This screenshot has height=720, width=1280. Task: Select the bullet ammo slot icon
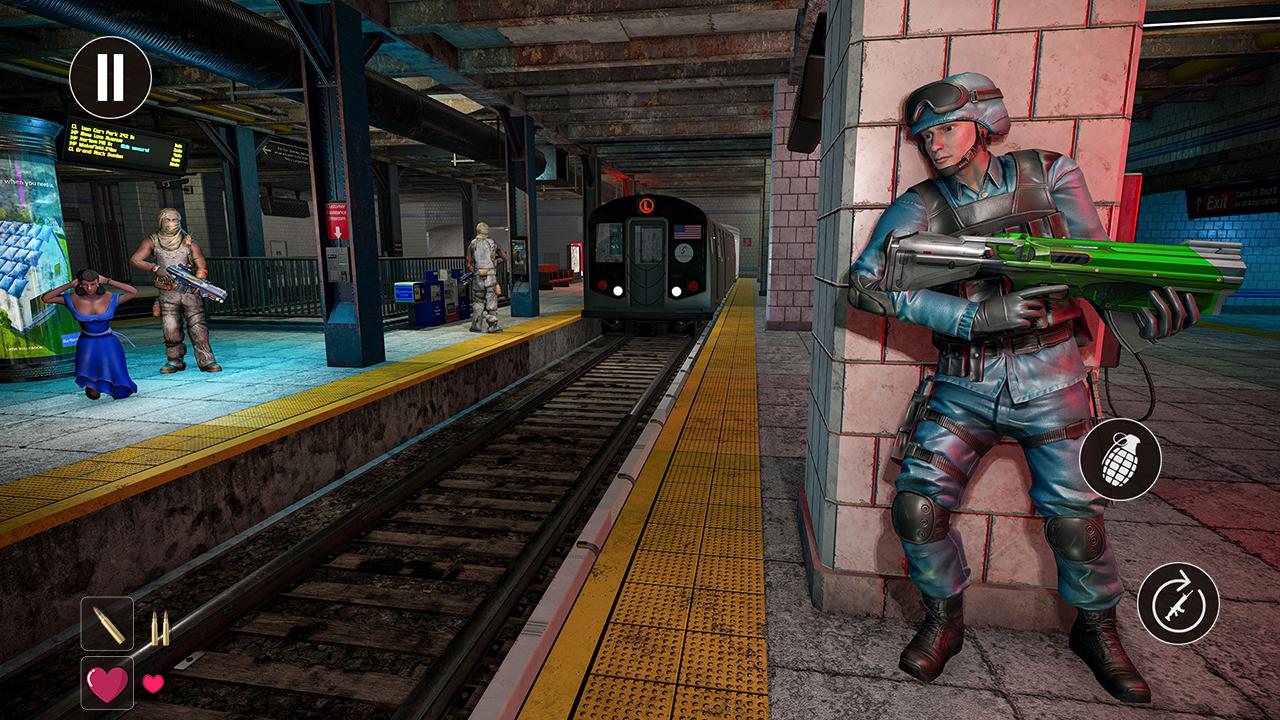point(107,624)
